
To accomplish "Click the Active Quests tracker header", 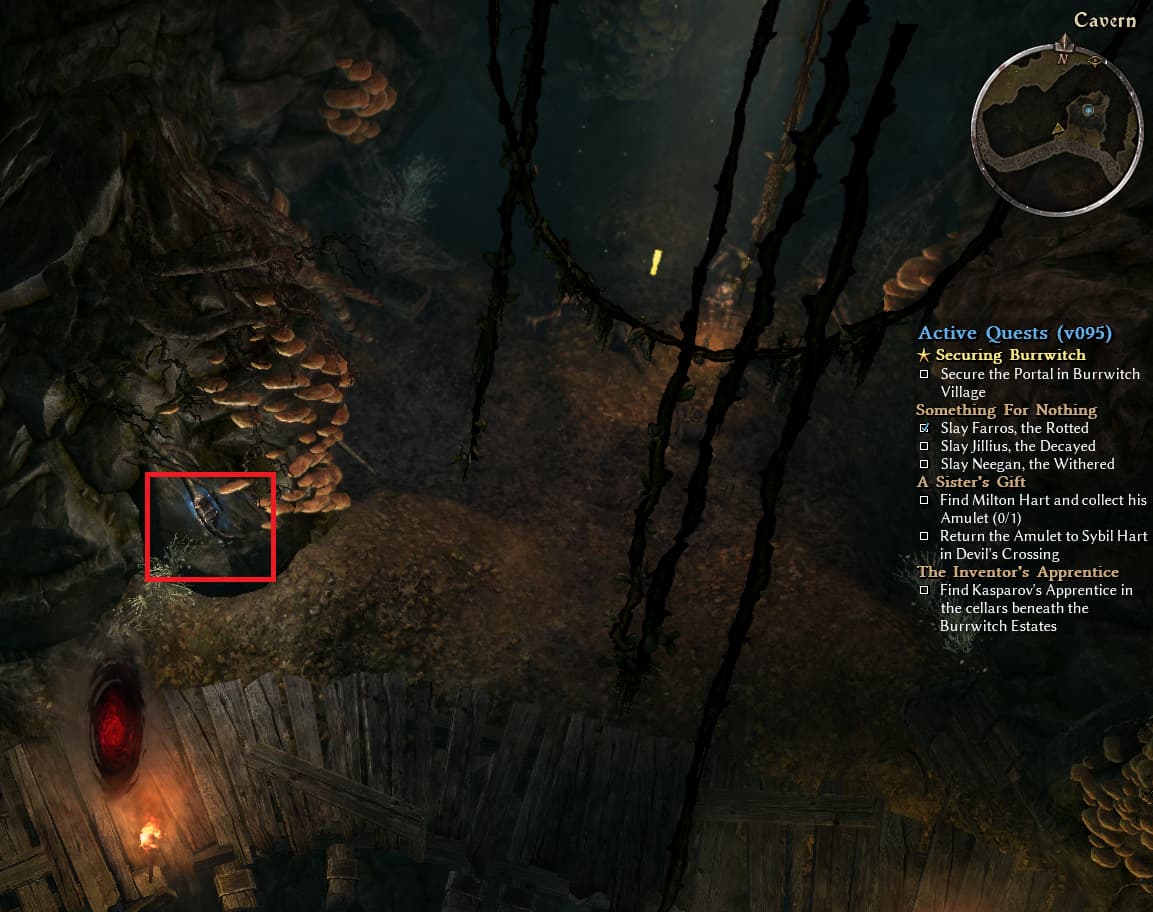I will point(1015,333).
